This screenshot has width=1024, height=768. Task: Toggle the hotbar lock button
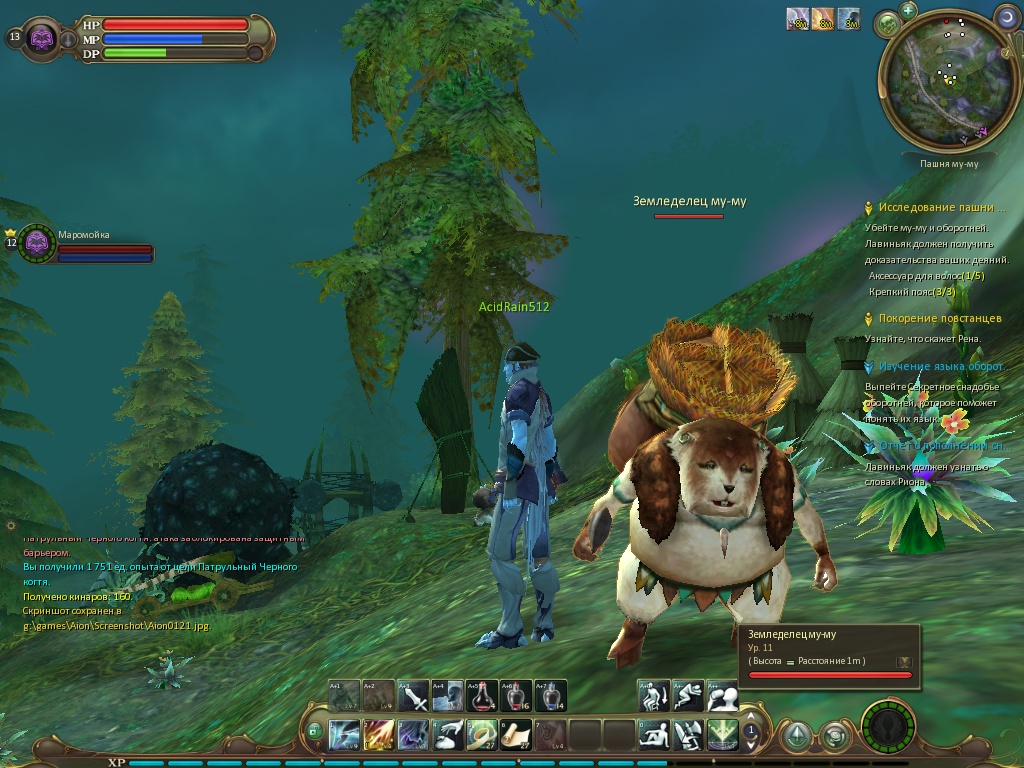pos(315,732)
